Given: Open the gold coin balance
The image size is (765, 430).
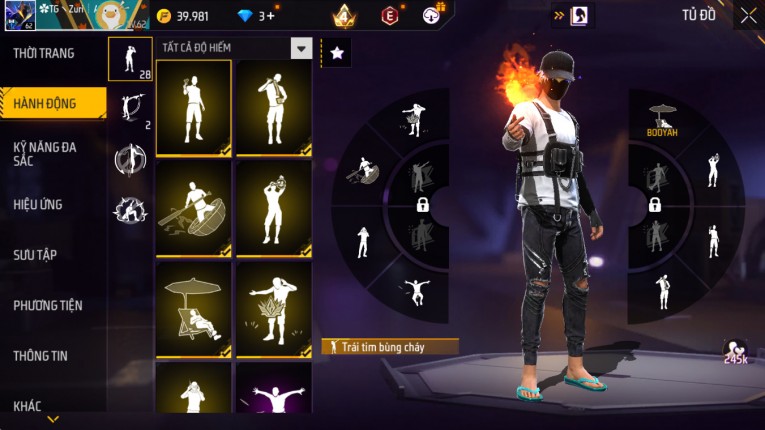Looking at the screenshot, I should (182, 15).
